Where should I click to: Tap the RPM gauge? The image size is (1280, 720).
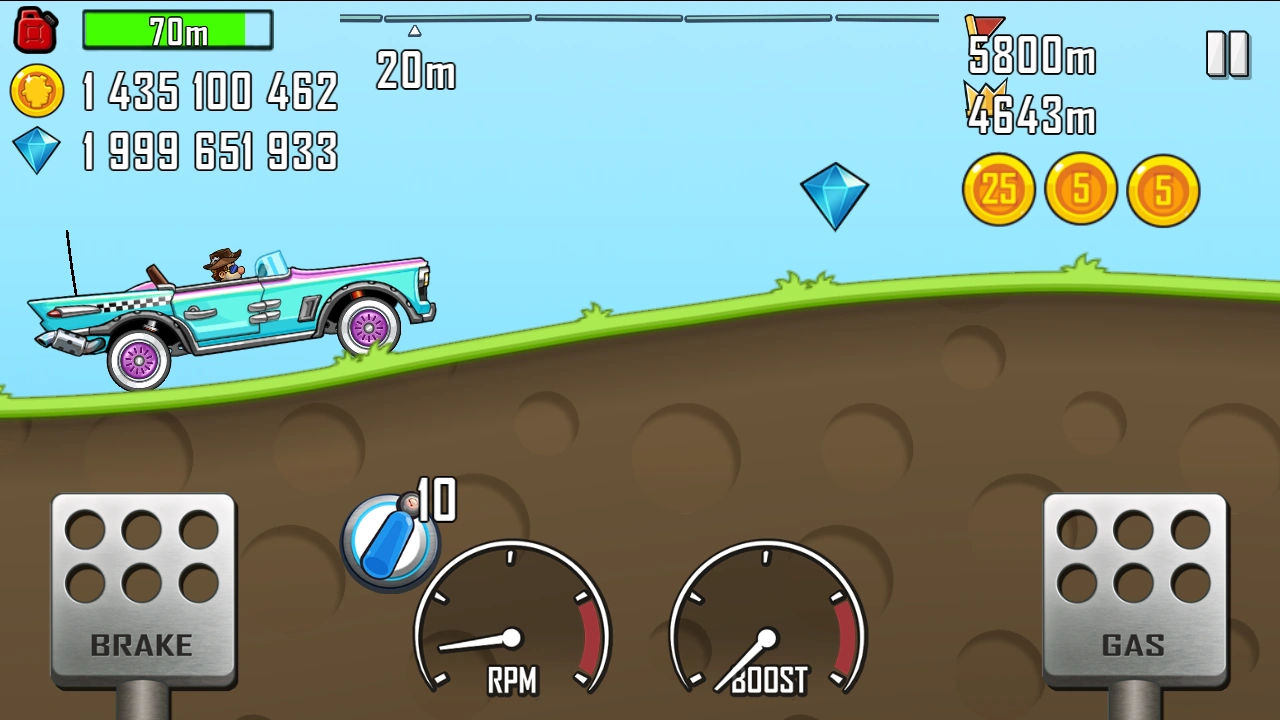tap(512, 635)
